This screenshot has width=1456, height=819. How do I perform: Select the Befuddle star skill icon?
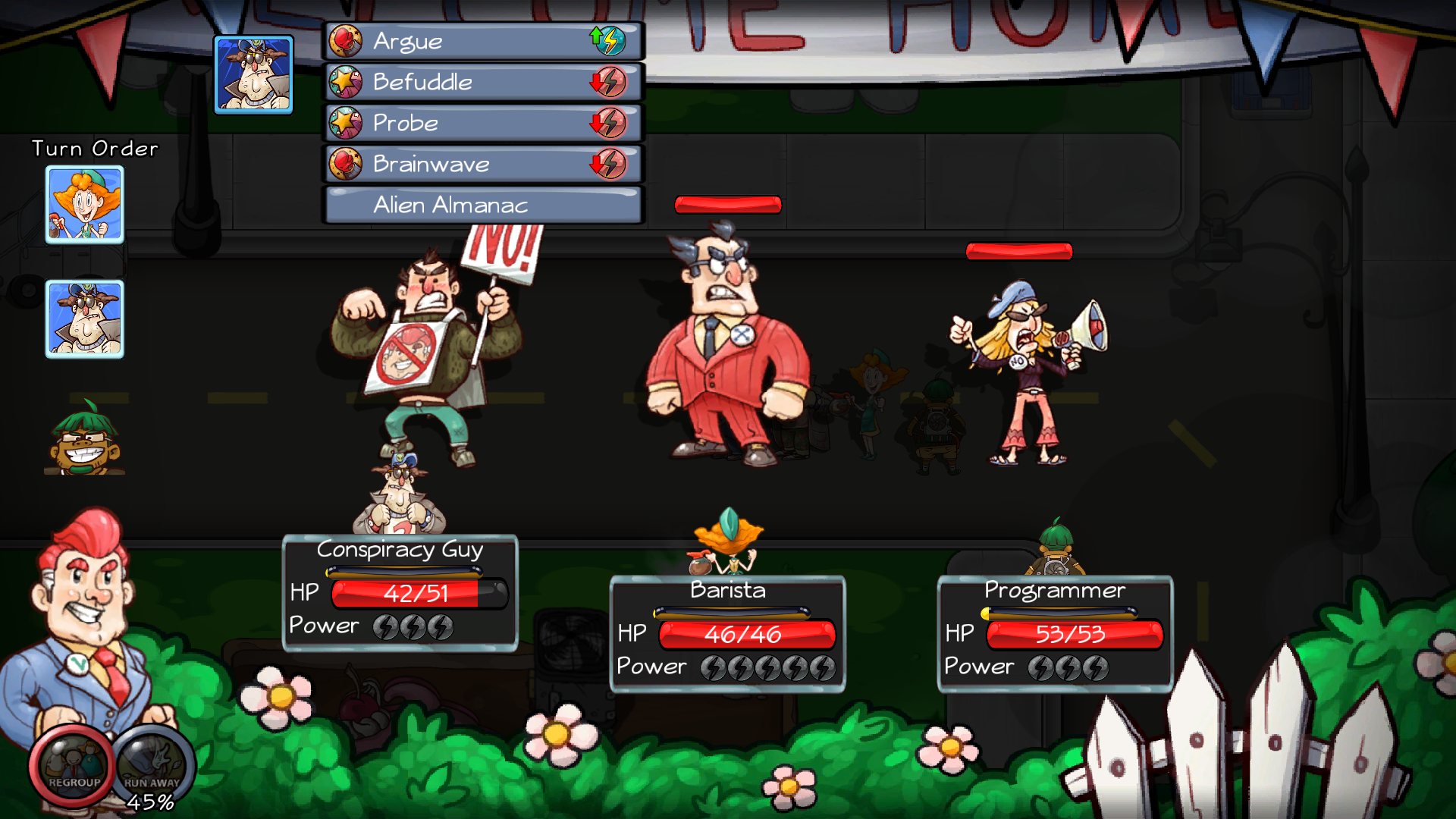[x=346, y=82]
